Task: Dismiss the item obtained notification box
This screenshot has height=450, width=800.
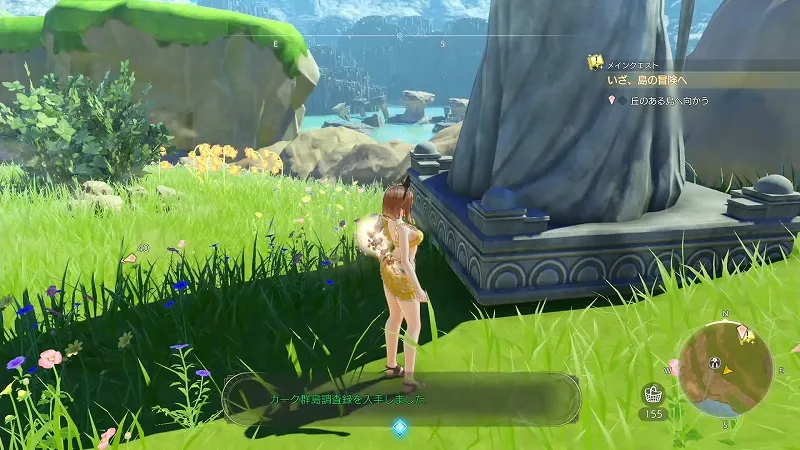Action: tap(401, 399)
